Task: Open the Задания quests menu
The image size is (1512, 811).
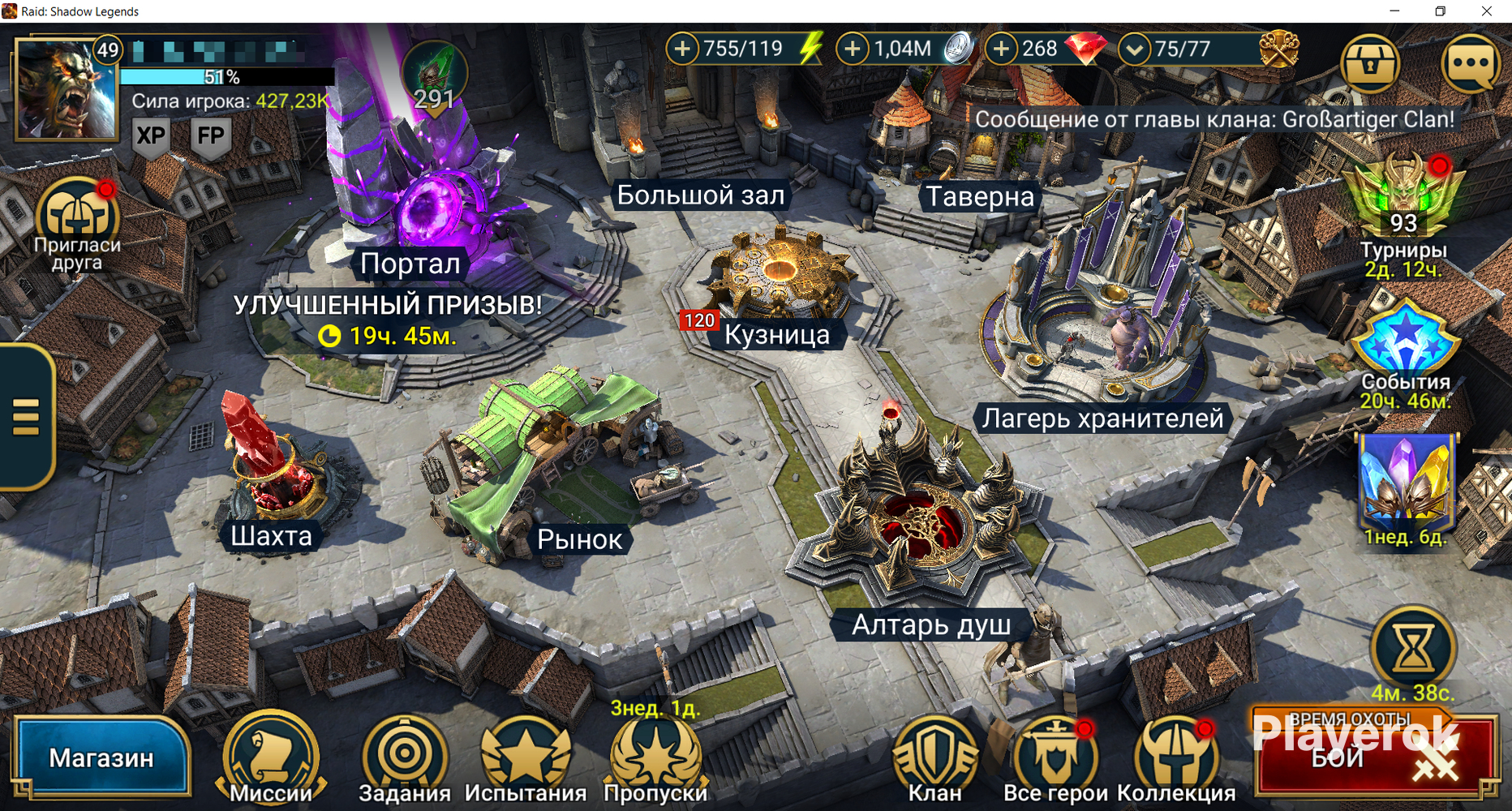Action: pyautogui.click(x=404, y=758)
